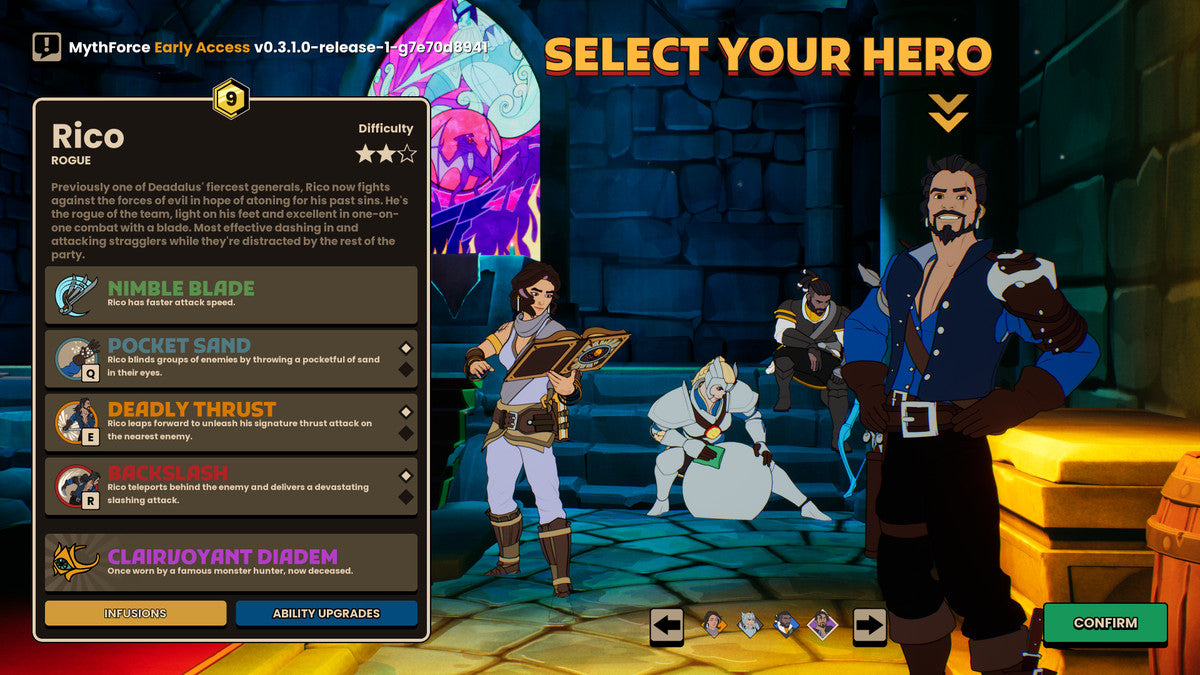This screenshot has height=675, width=1200.
Task: Go to the next hero with right arrow
Action: (870, 626)
